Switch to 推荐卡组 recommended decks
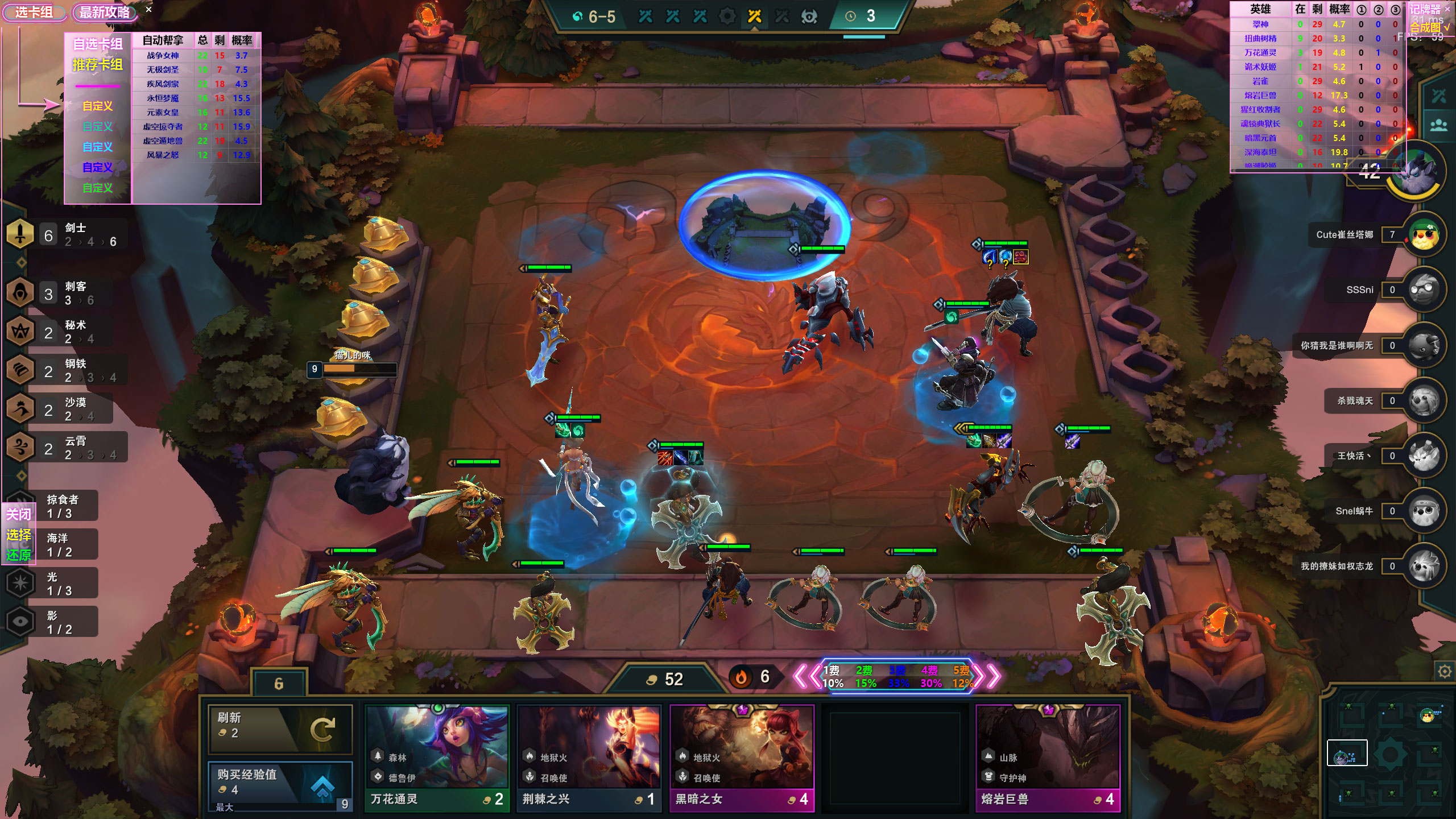This screenshot has height=819, width=1456. [98, 65]
